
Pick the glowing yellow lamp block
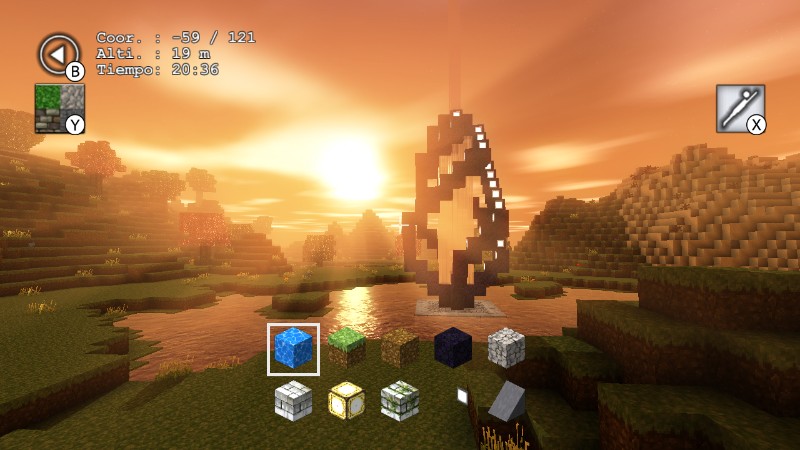click(x=346, y=401)
